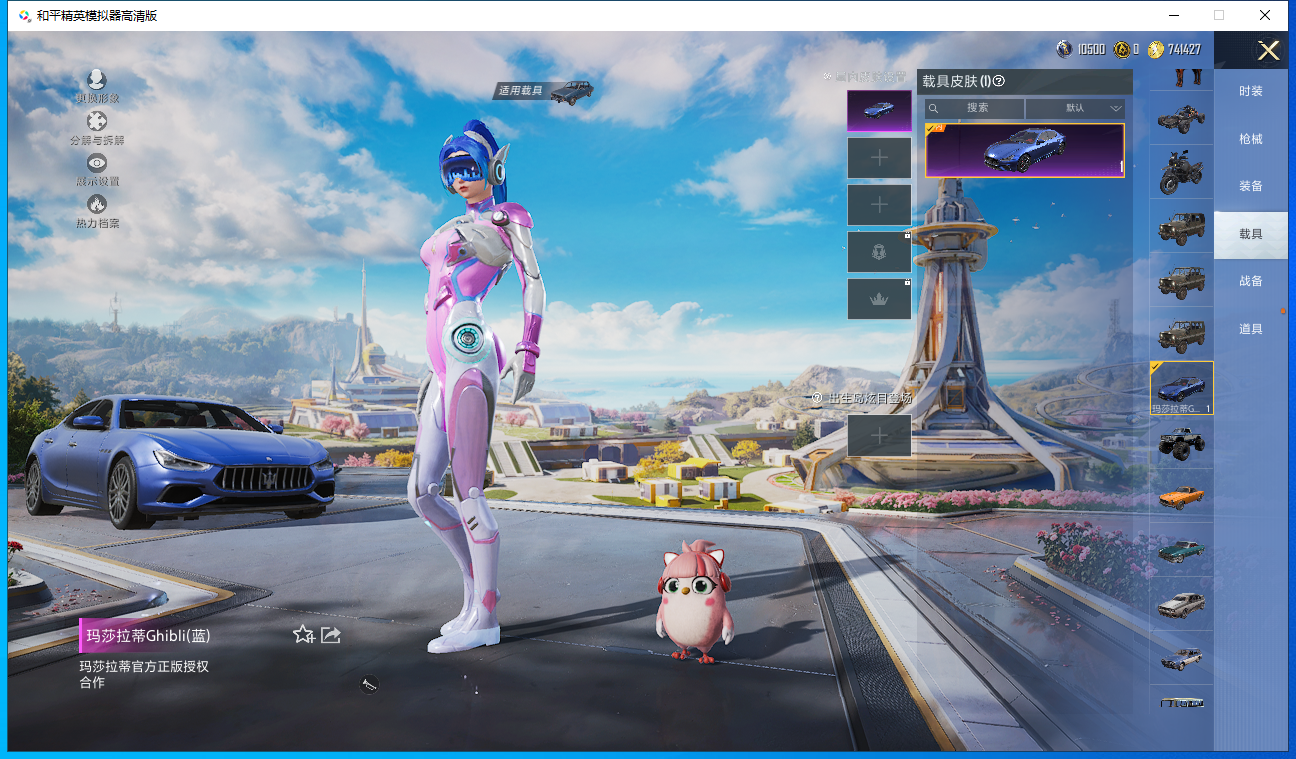This screenshot has height=759, width=1296.
Task: Close the vehicle skin screen with the X
Action: pos(1268,51)
